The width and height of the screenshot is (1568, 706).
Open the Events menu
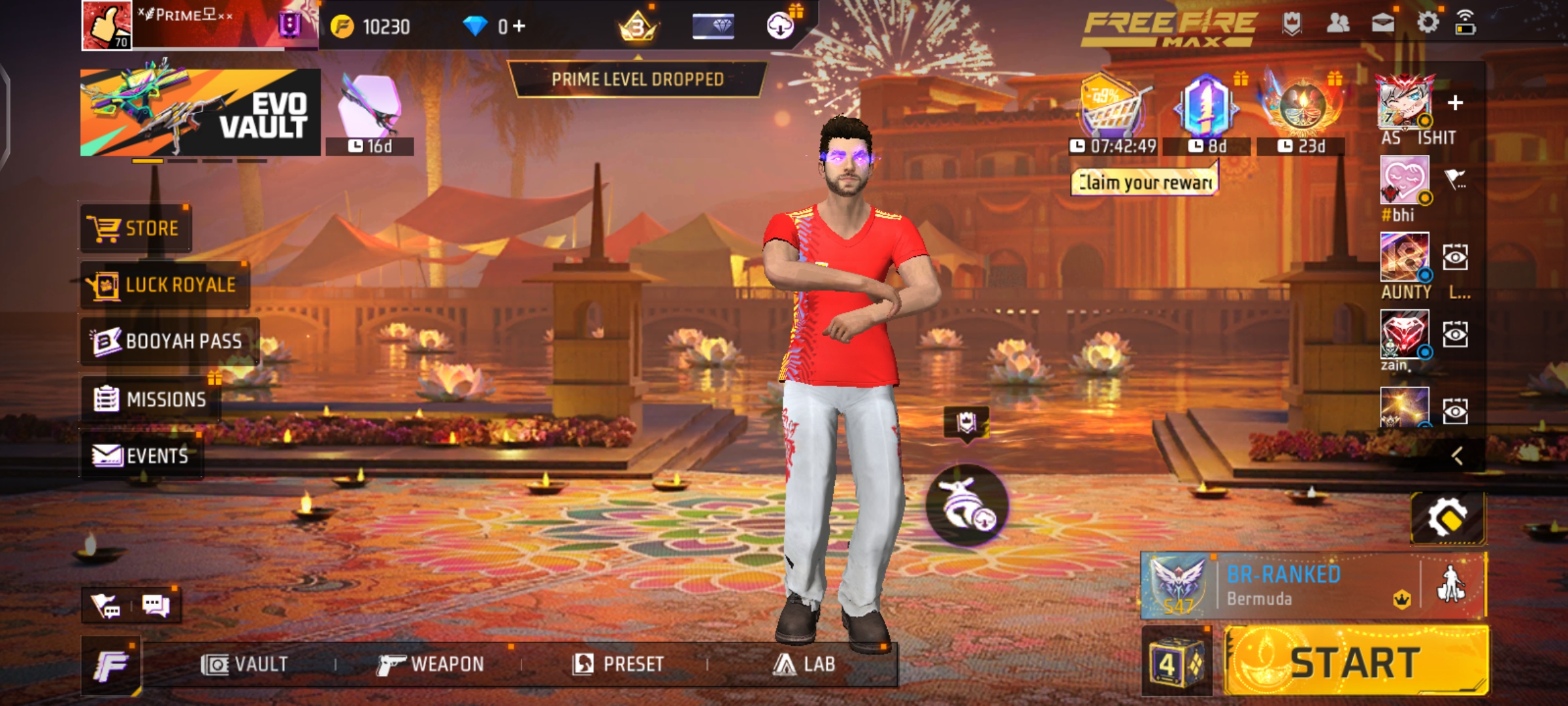141,456
